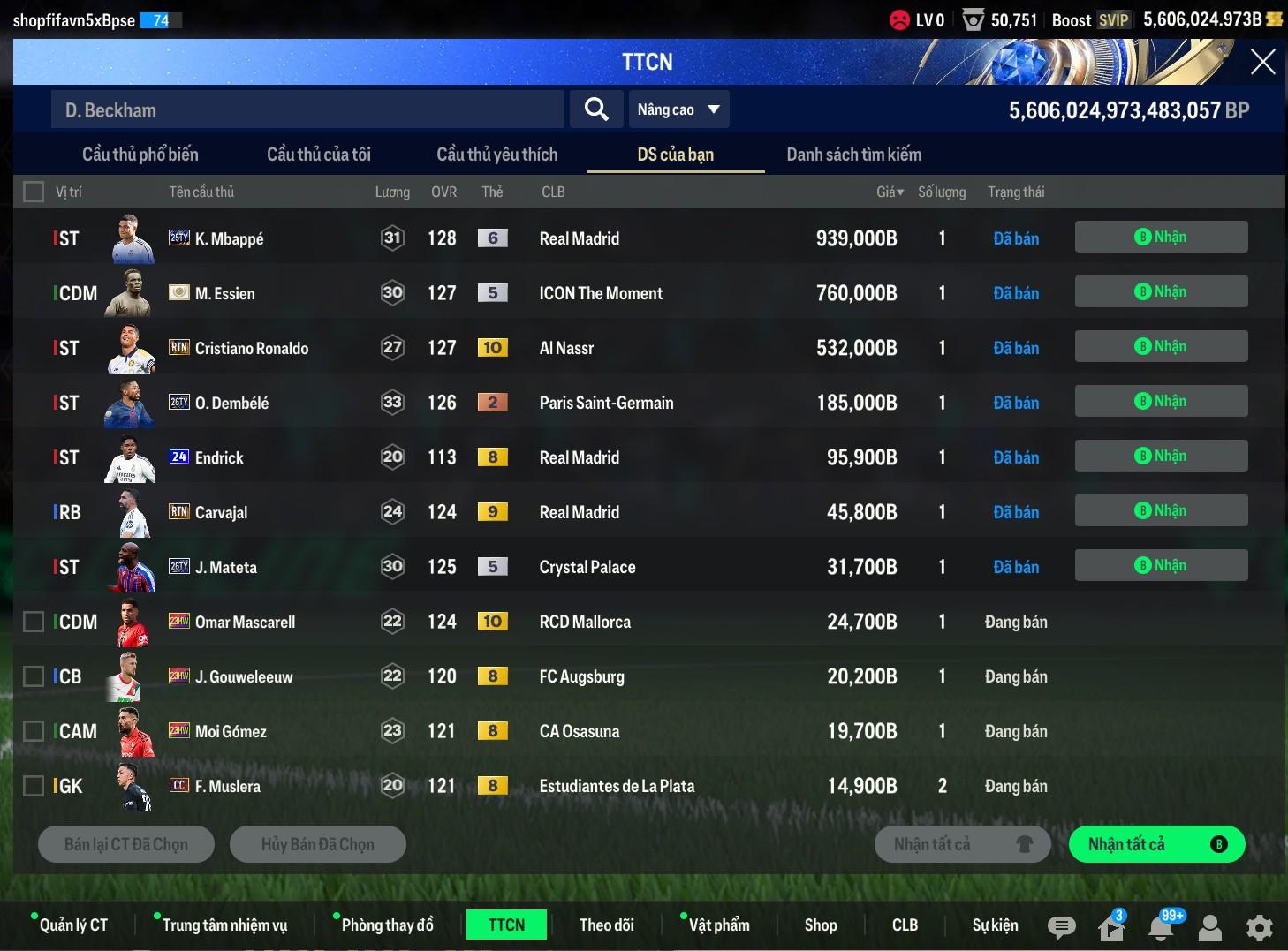Open Quản lý CT from bottom menu
The image size is (1288, 951).
pyautogui.click(x=73, y=925)
